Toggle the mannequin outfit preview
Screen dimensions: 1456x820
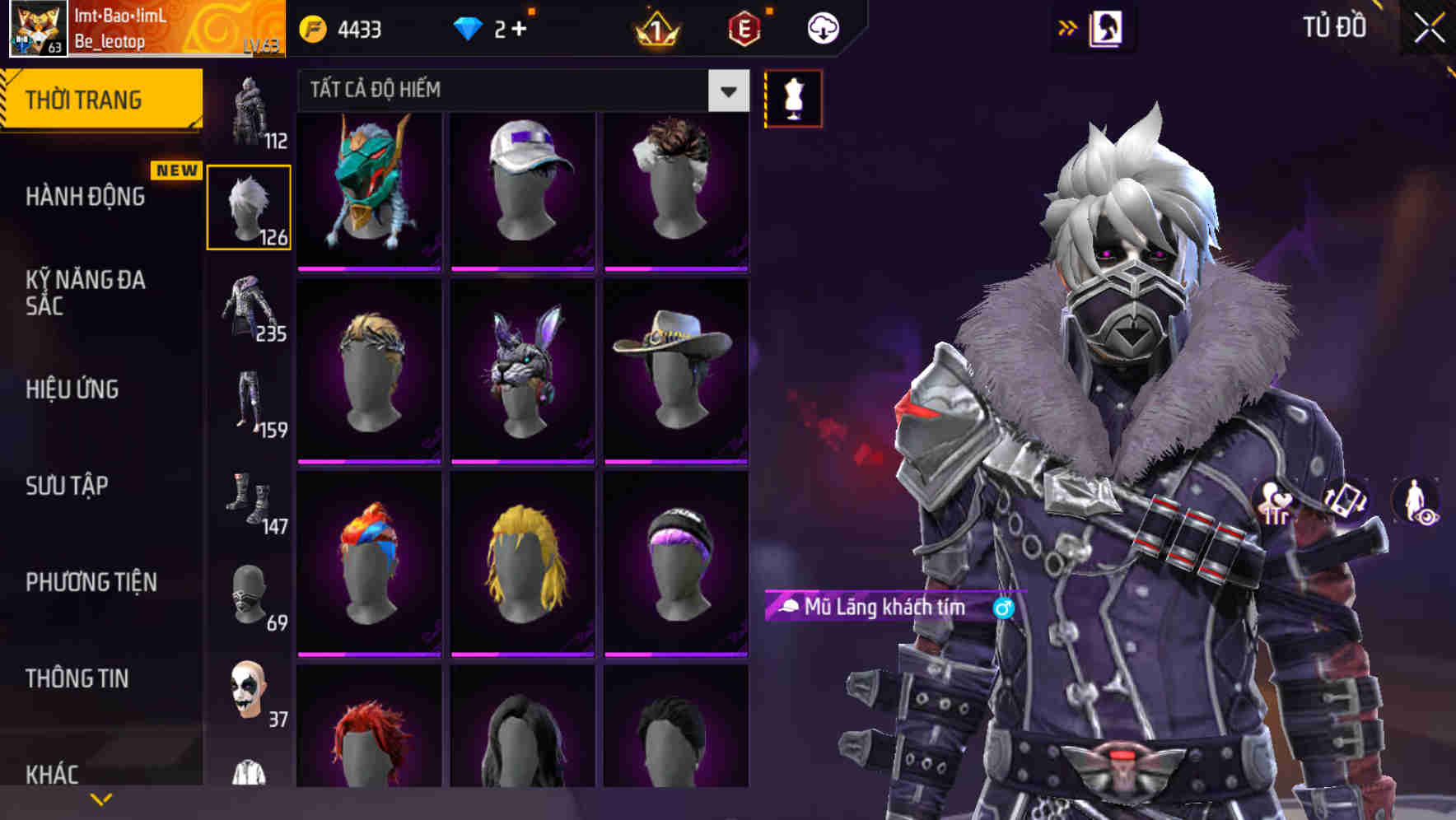point(792,97)
